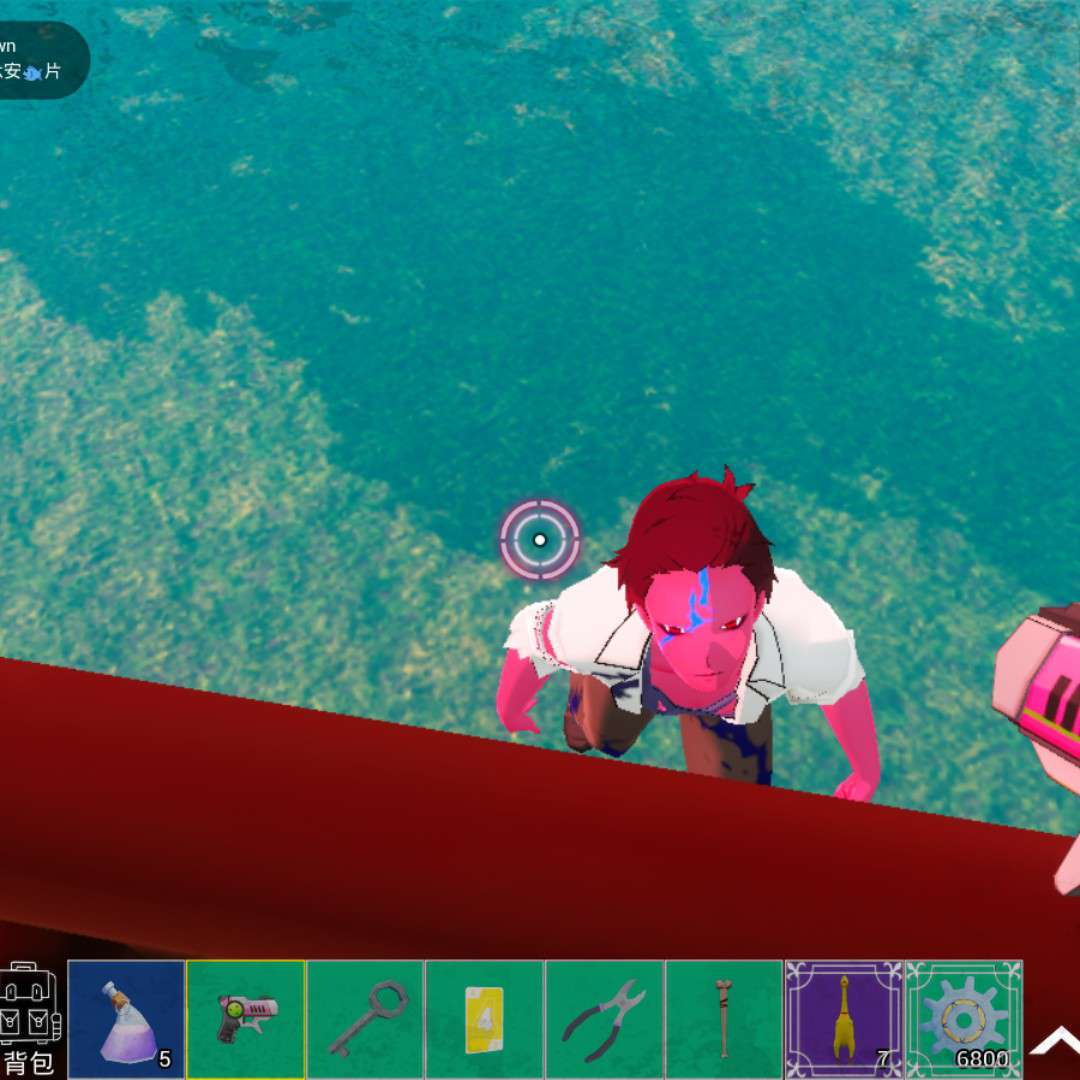Select the pliers tool slot

tap(604, 1019)
